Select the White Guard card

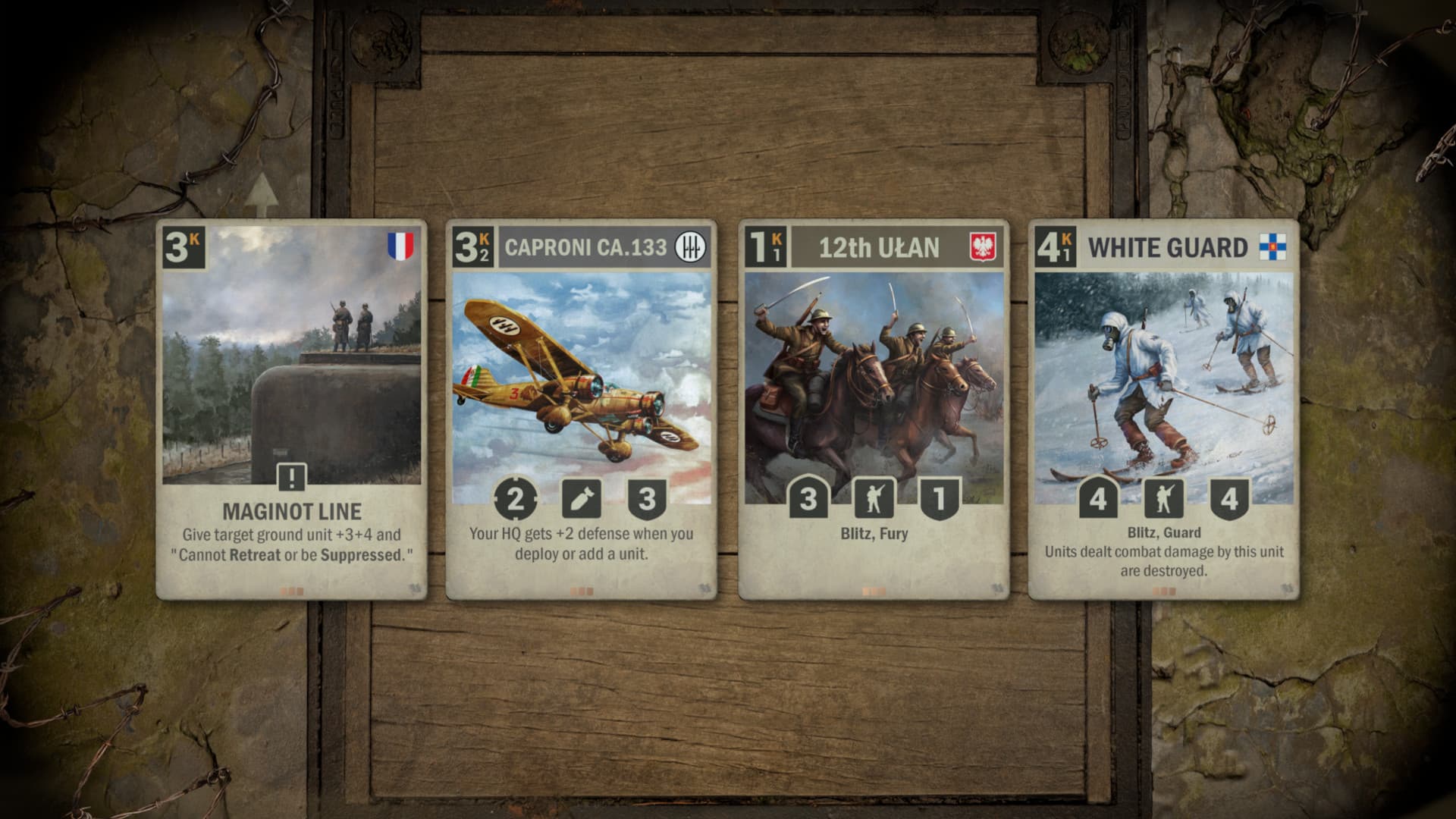(x=1163, y=409)
